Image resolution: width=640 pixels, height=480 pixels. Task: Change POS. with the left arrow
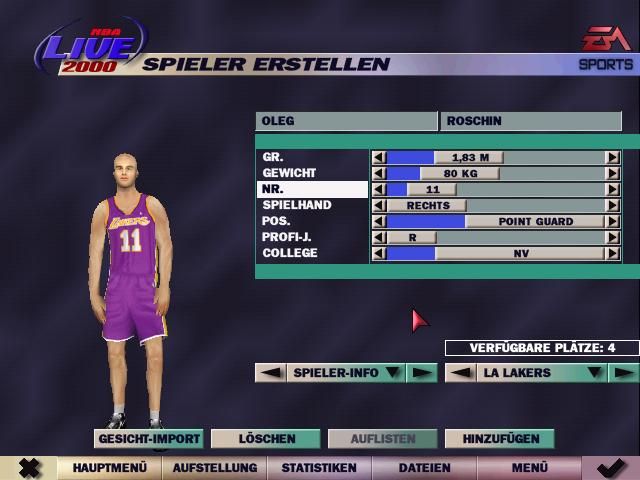coord(379,221)
